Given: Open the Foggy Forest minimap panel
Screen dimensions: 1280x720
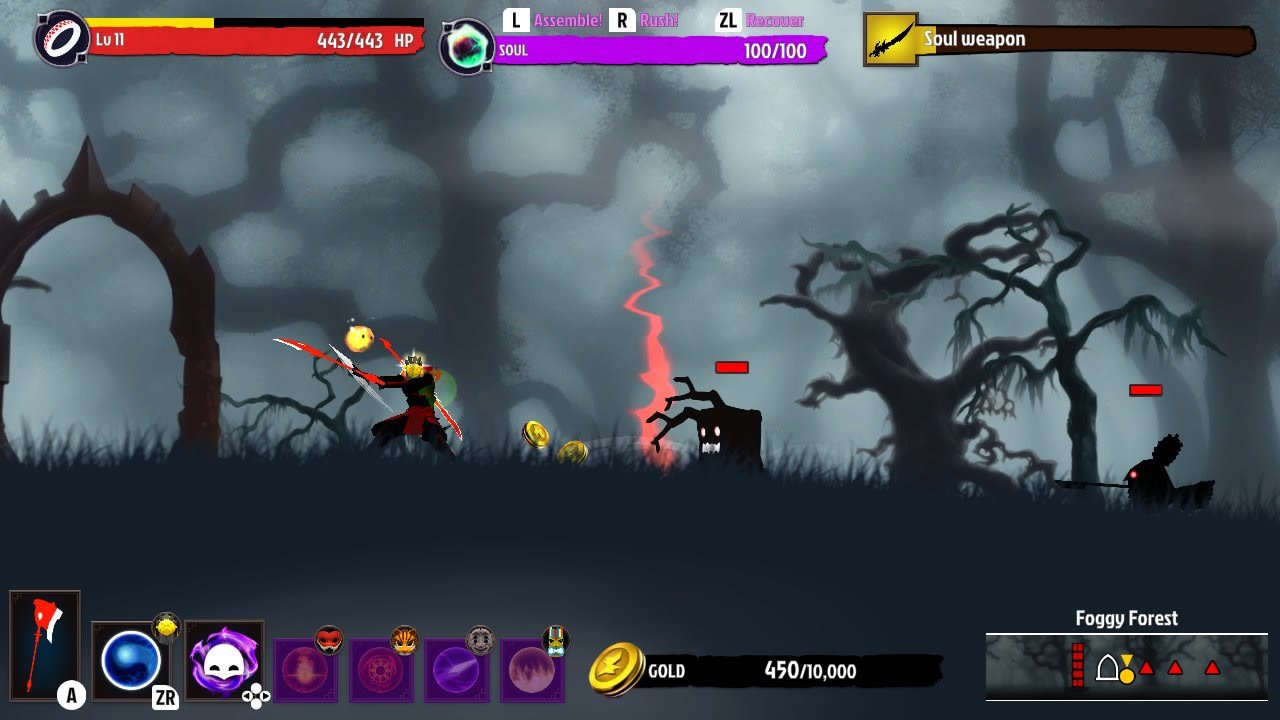Looking at the screenshot, I should 1125,618.
